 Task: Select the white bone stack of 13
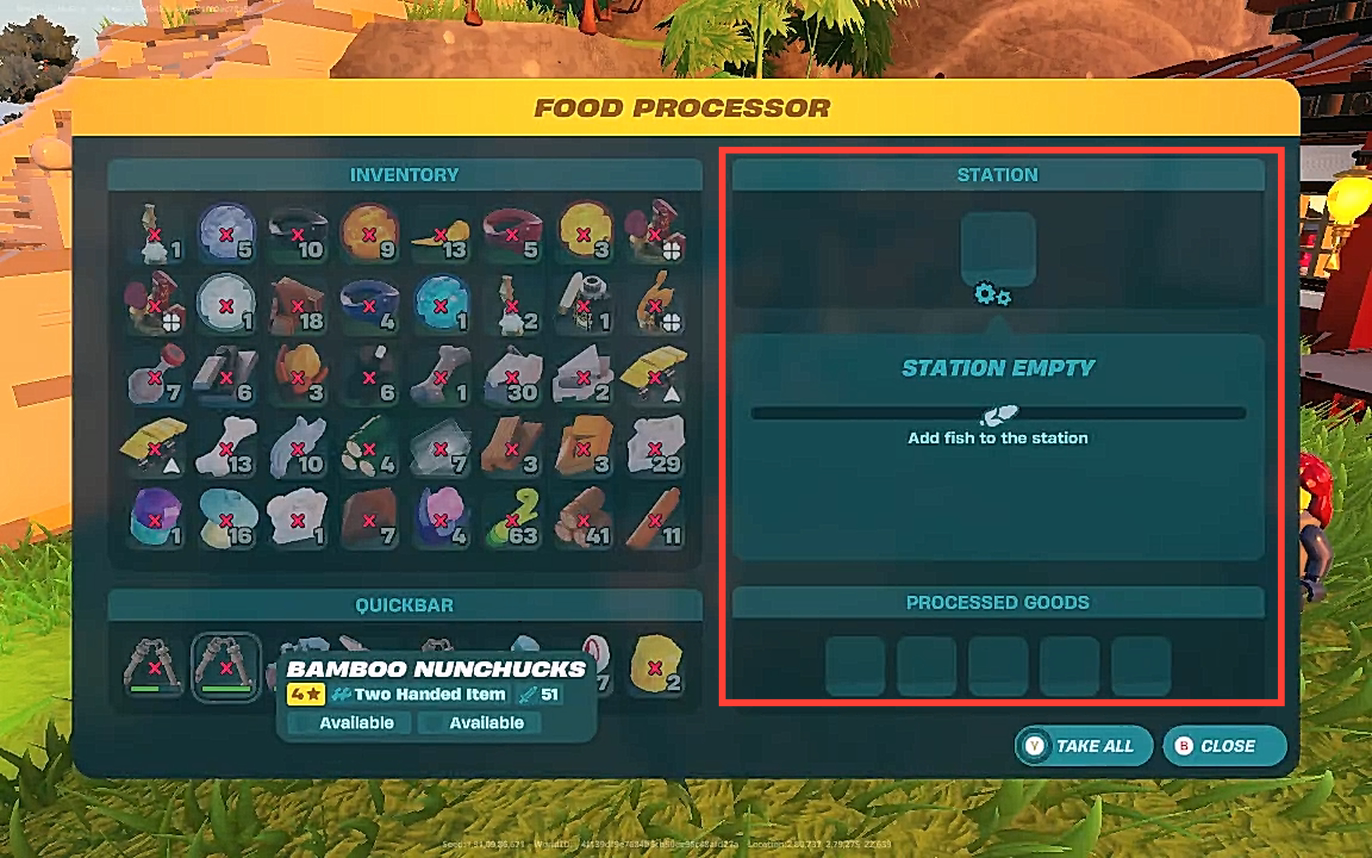click(226, 448)
